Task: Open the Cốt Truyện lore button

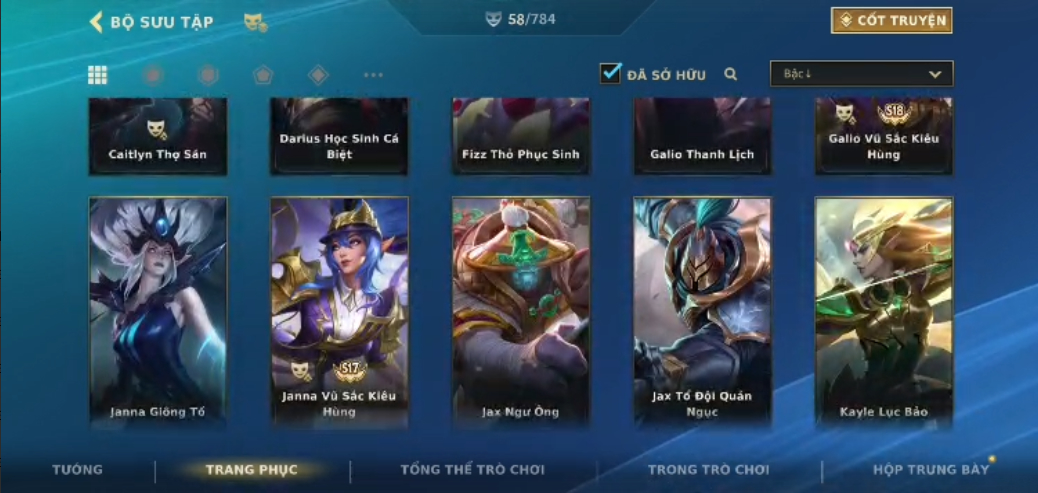Action: [891, 21]
